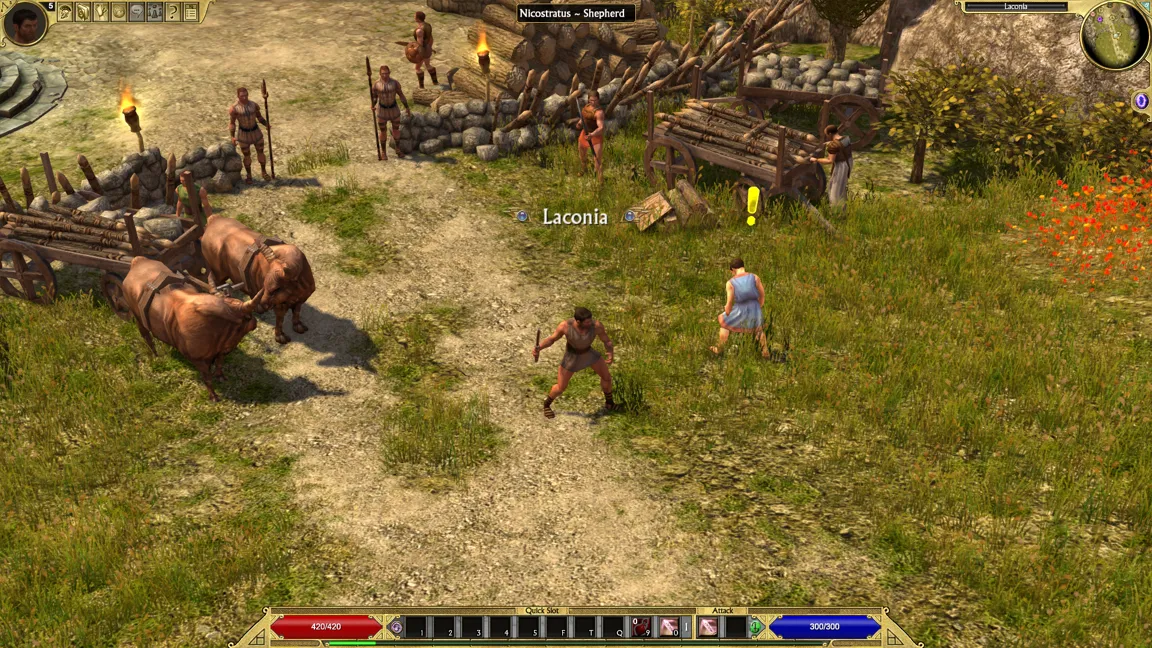Image resolution: width=1152 pixels, height=648 pixels.
Task: Click the hero portrait
Action: [24, 23]
